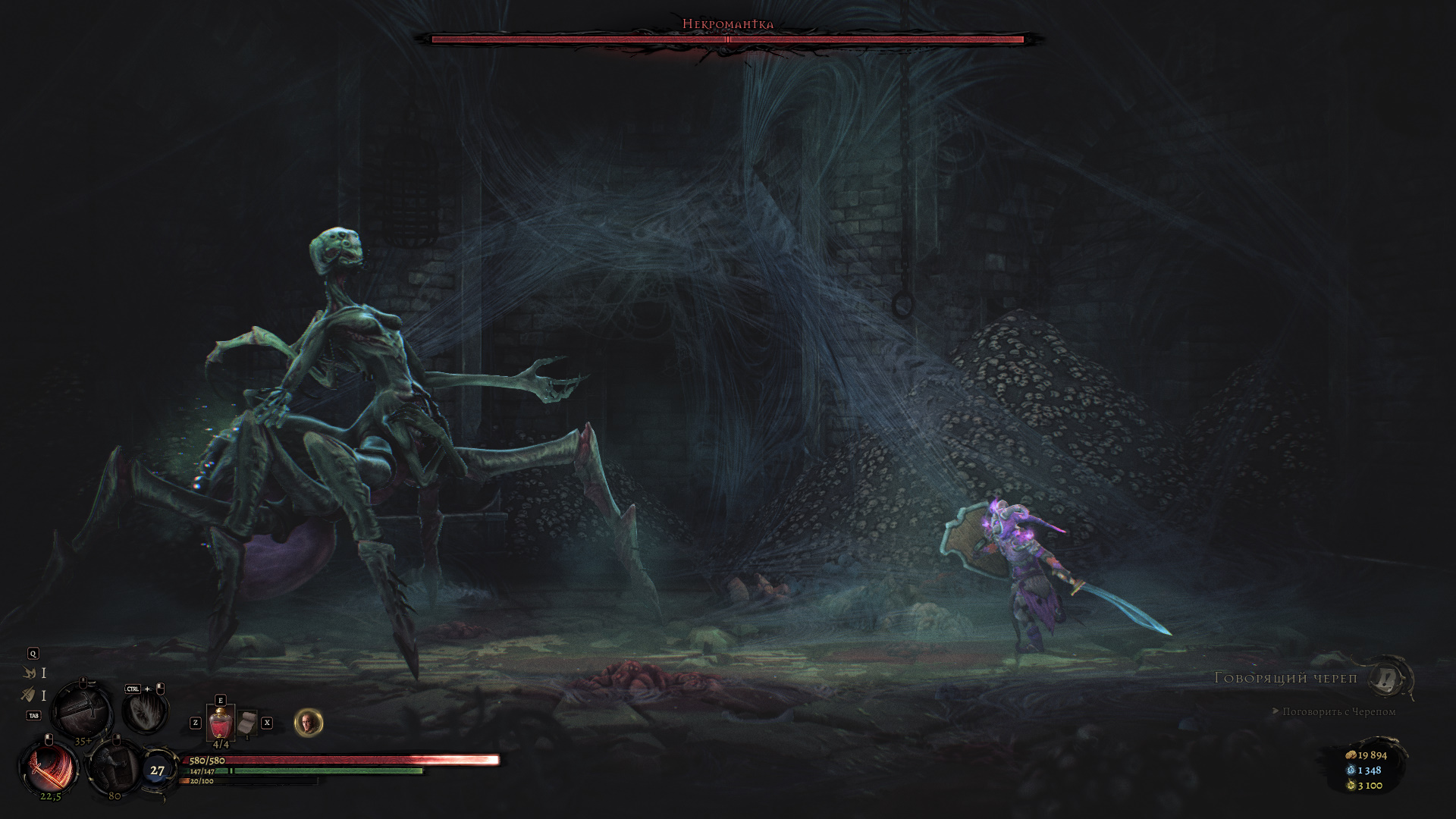Use the red health potion slot
The width and height of the screenshot is (1456, 819).
[x=220, y=723]
